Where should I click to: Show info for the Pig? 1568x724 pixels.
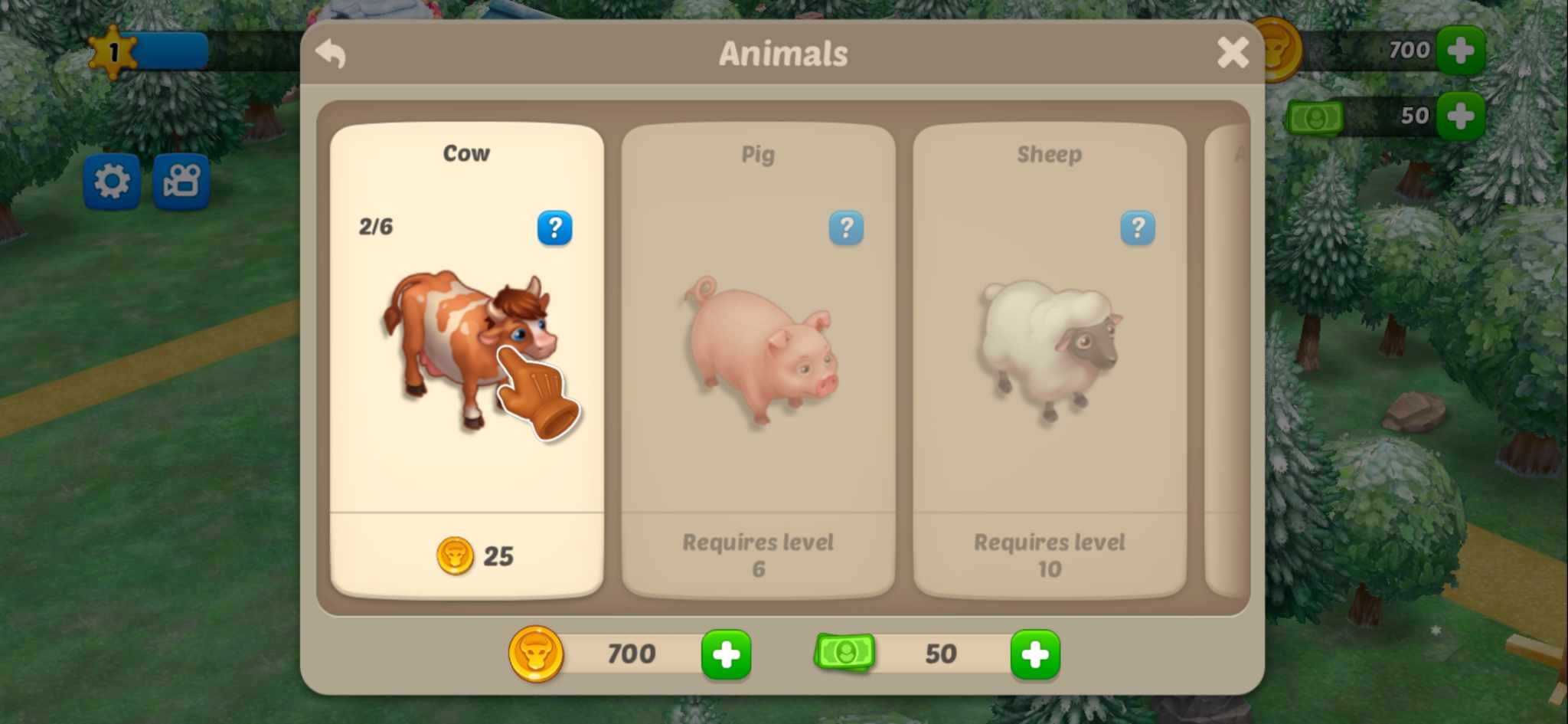tap(846, 228)
